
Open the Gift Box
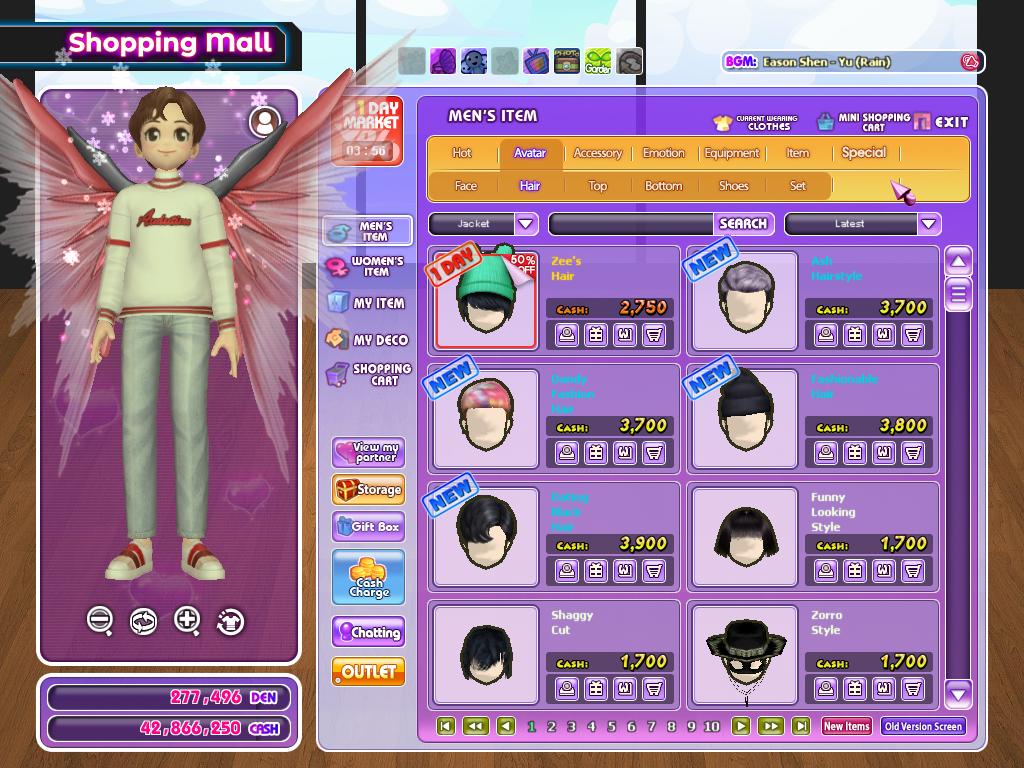[x=368, y=526]
